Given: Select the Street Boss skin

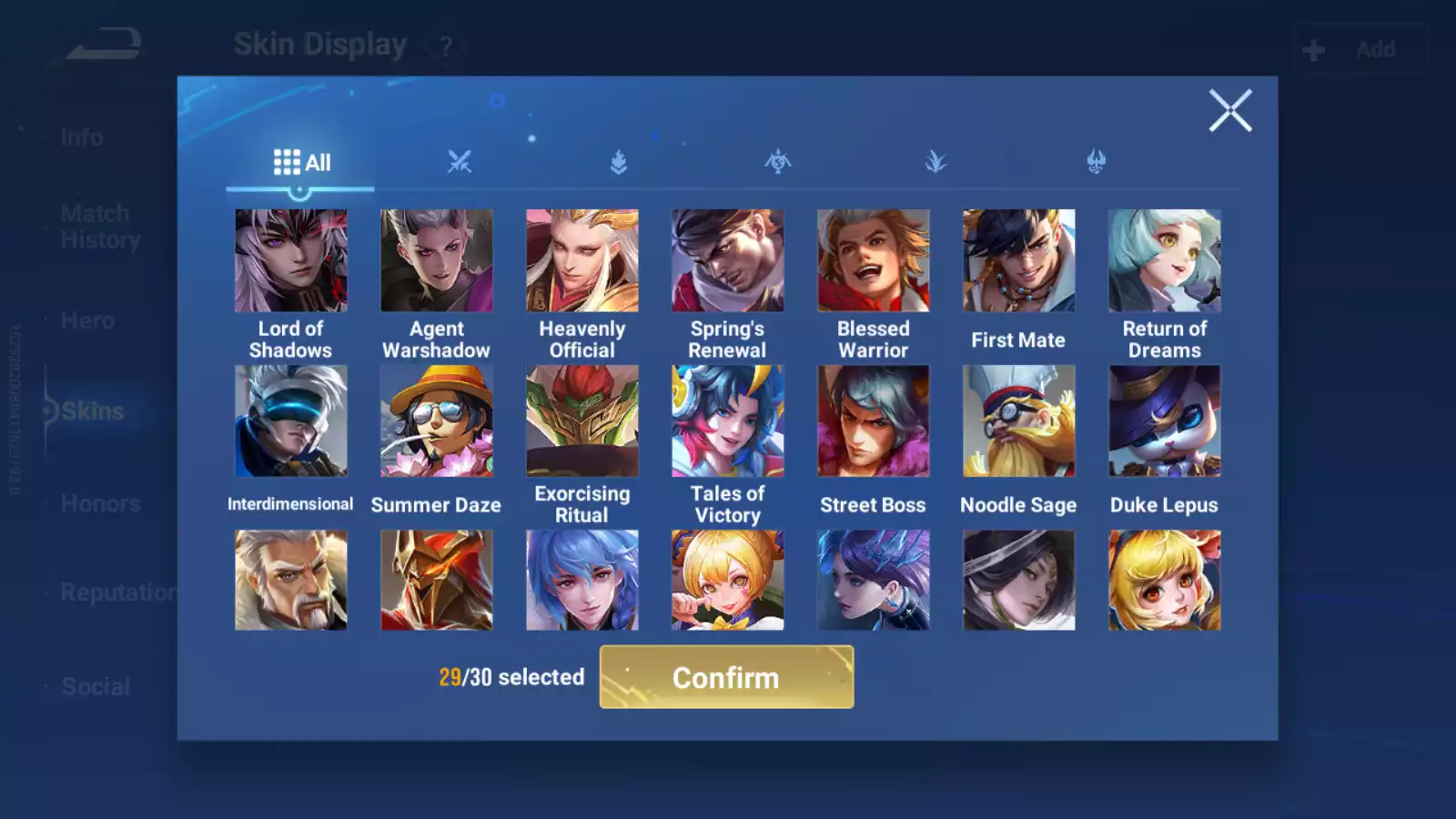Looking at the screenshot, I should click(873, 421).
